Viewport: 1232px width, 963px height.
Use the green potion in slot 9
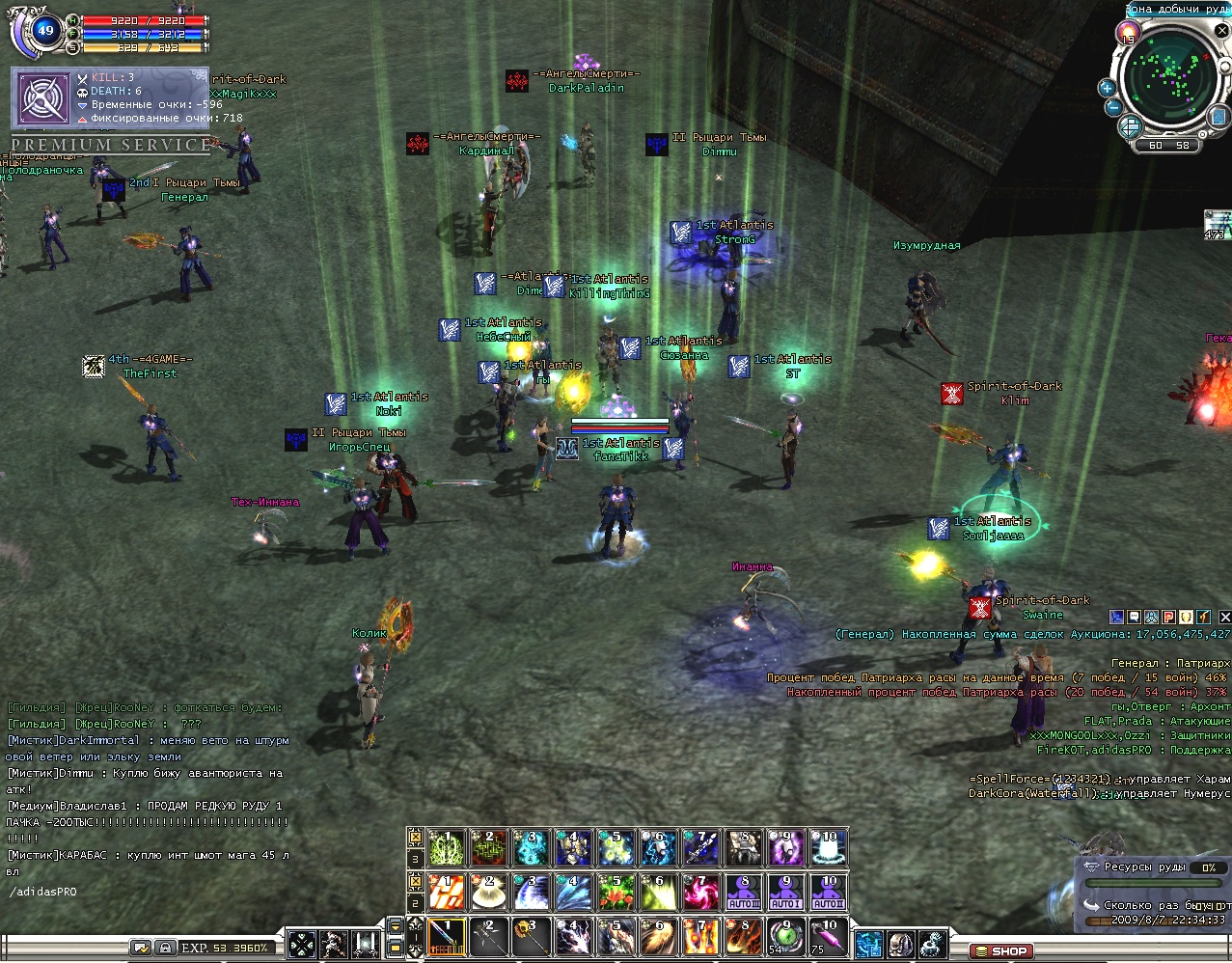(x=786, y=938)
